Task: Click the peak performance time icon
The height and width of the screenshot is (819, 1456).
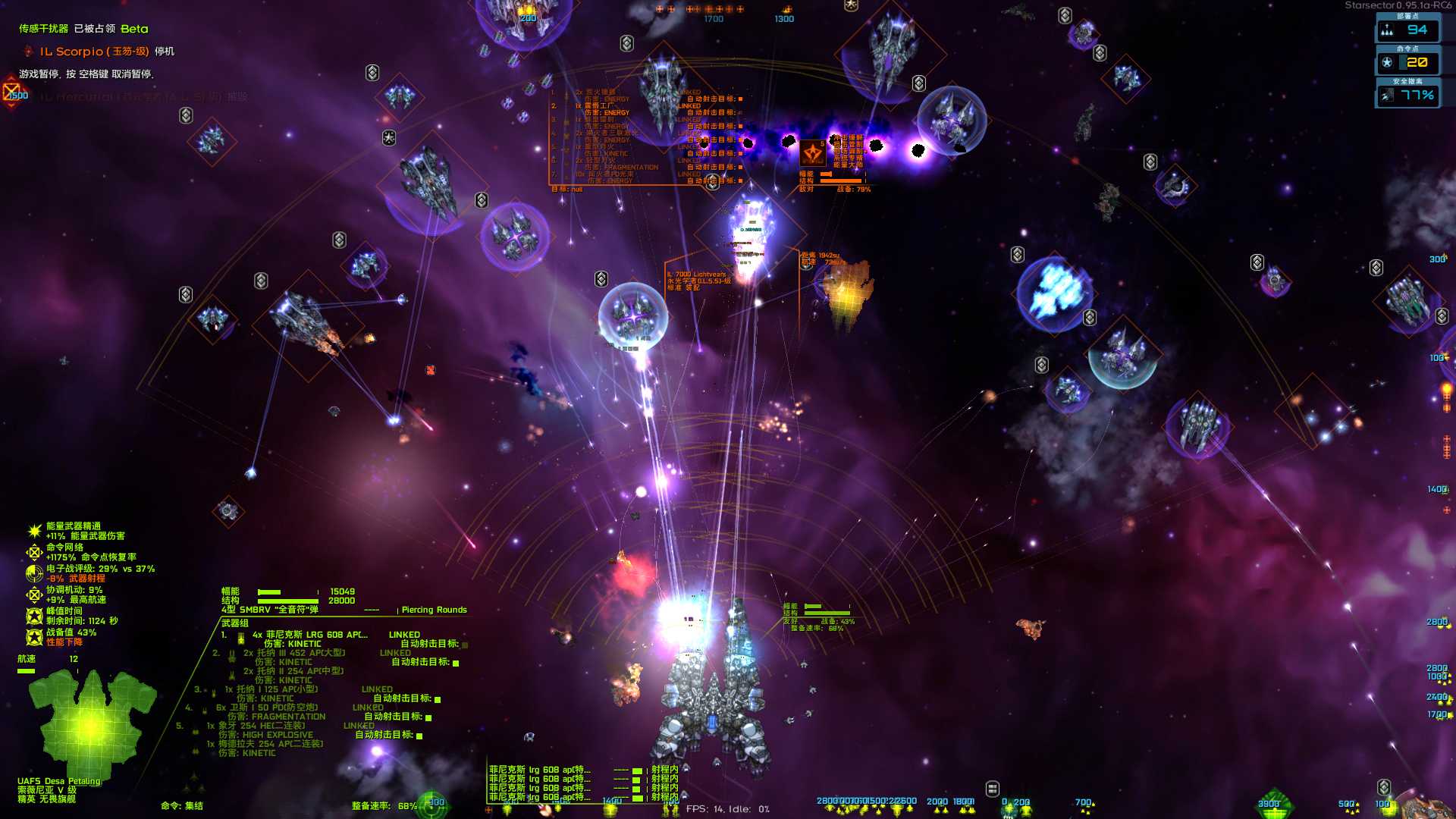Action: pos(33,616)
